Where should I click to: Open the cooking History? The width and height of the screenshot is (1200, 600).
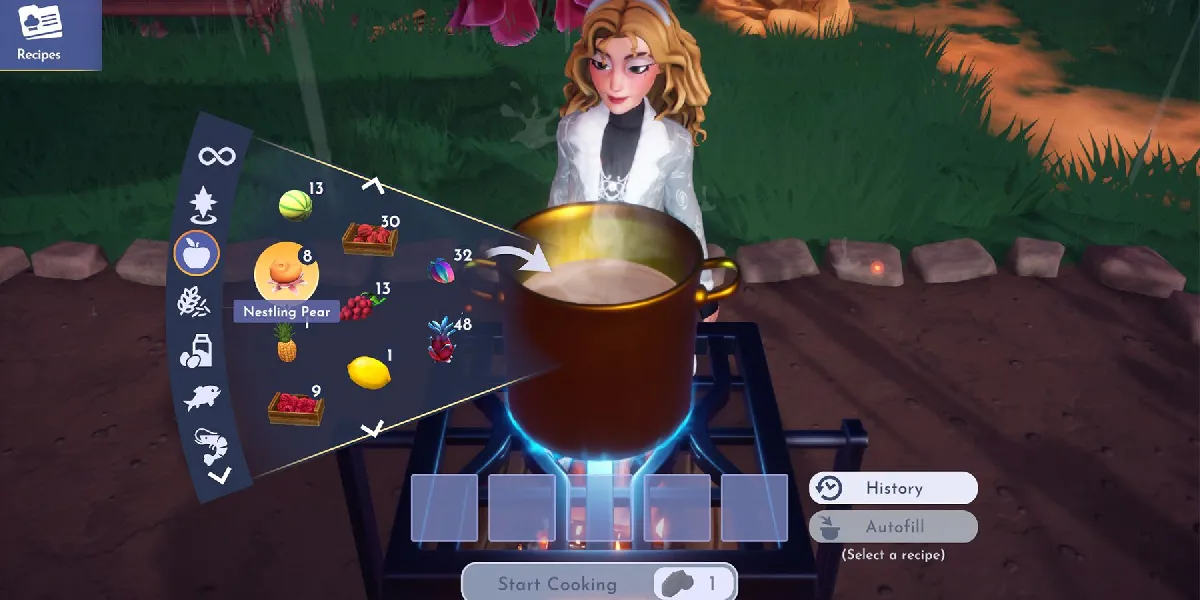click(x=893, y=488)
